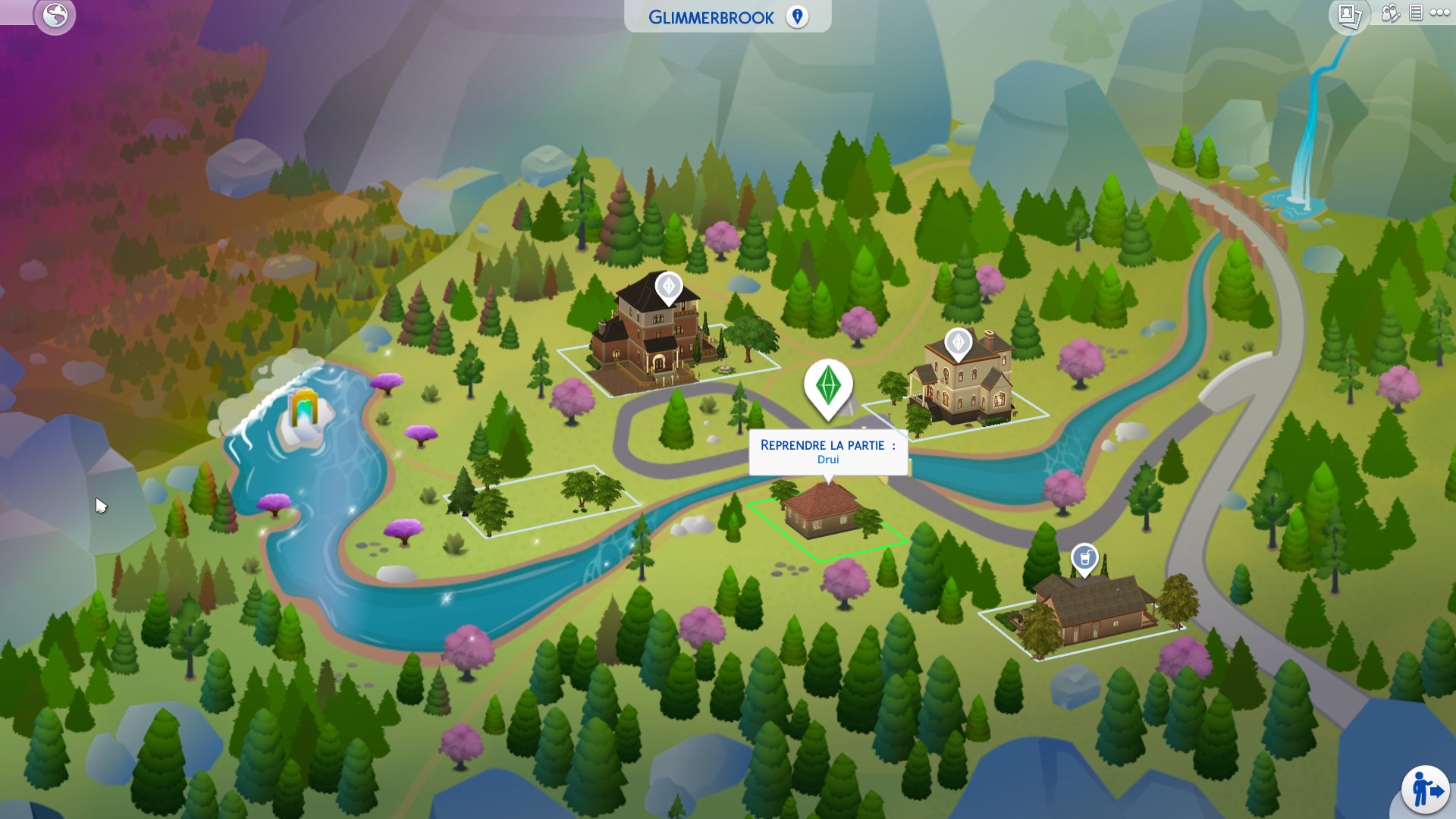The width and height of the screenshot is (1456, 819).
Task: Select the green plumbob household marker
Action: [x=827, y=386]
